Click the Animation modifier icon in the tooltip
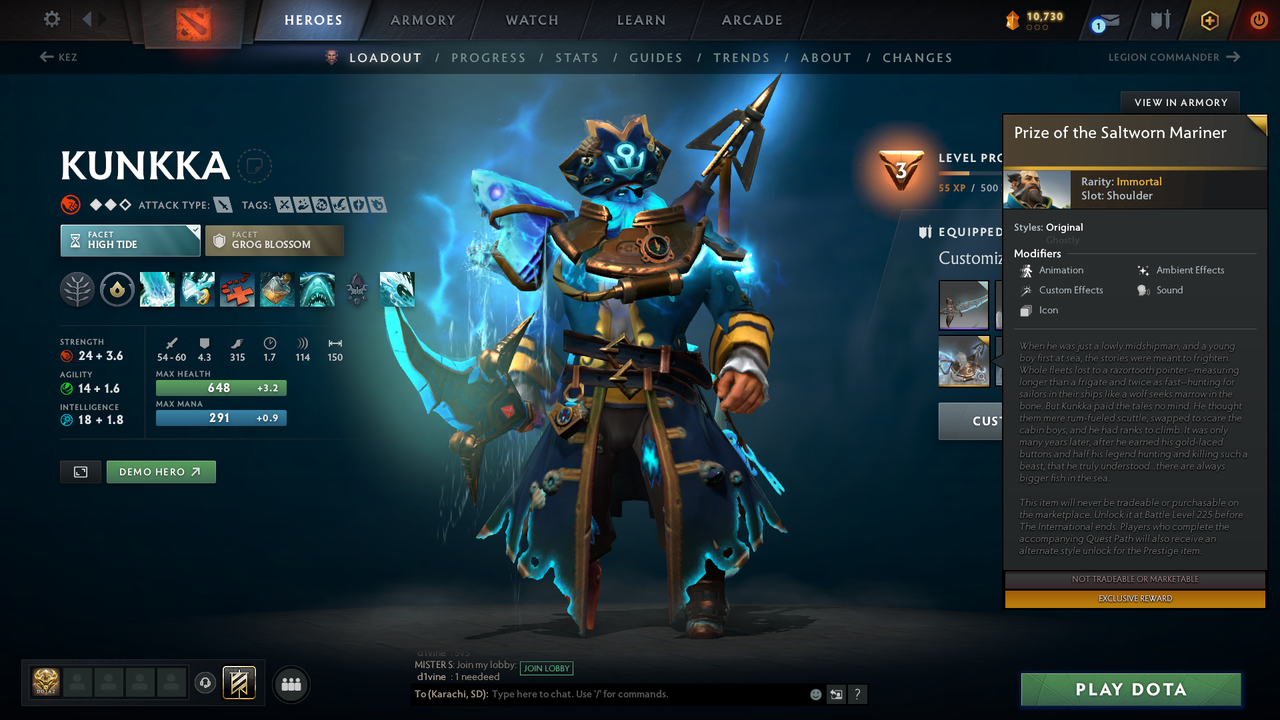This screenshot has height=720, width=1280. (x=1027, y=270)
